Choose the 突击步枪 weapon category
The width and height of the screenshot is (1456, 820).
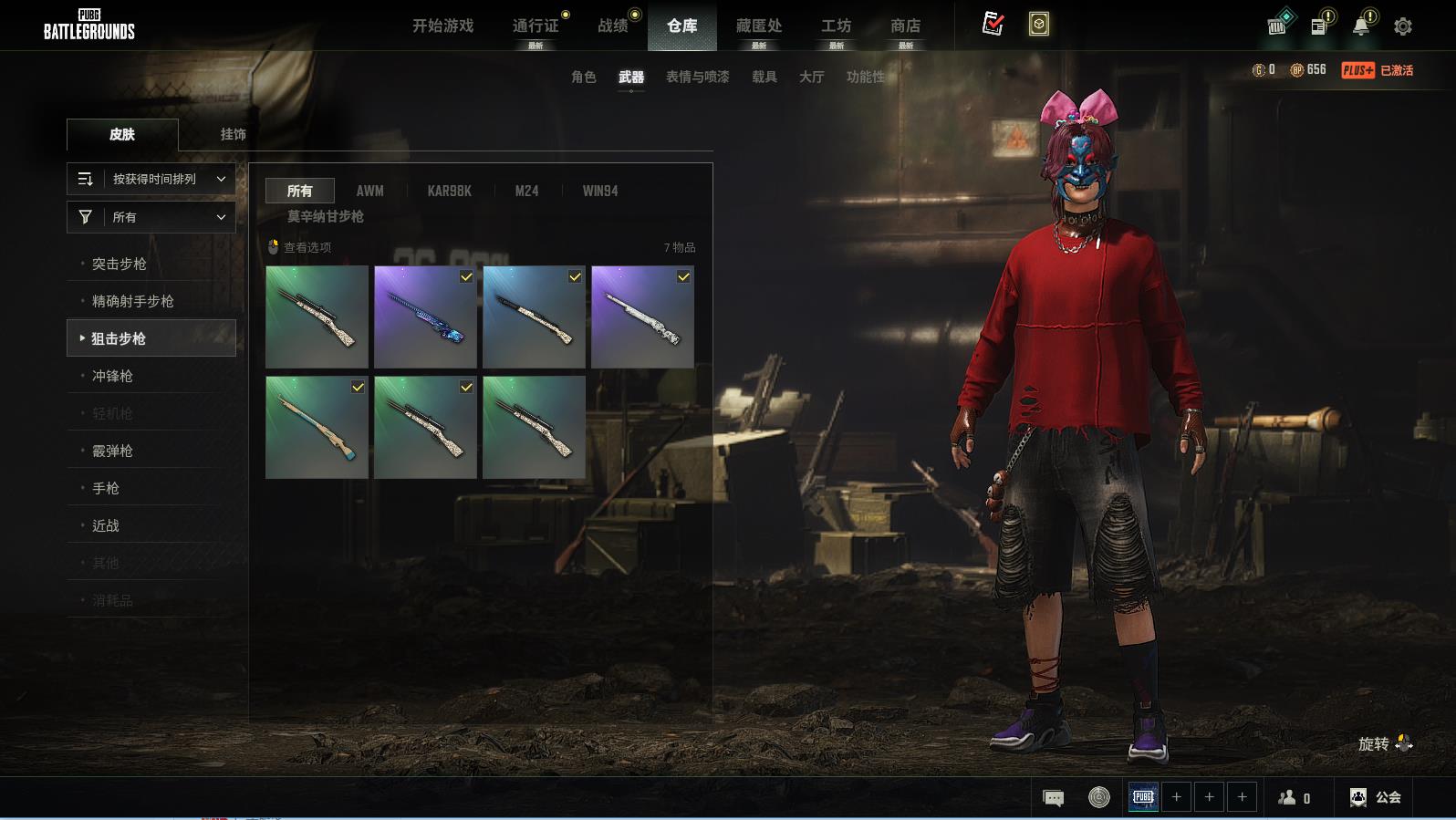(x=119, y=264)
